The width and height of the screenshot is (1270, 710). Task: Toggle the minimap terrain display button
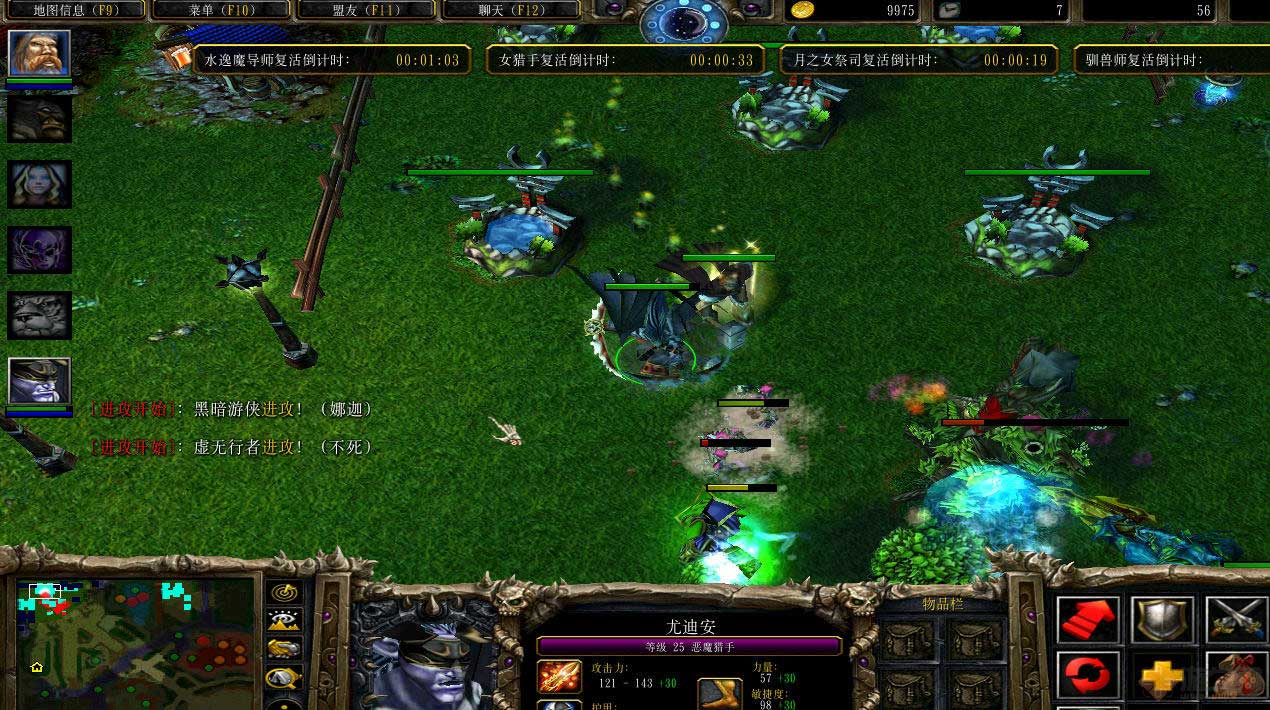[285, 621]
